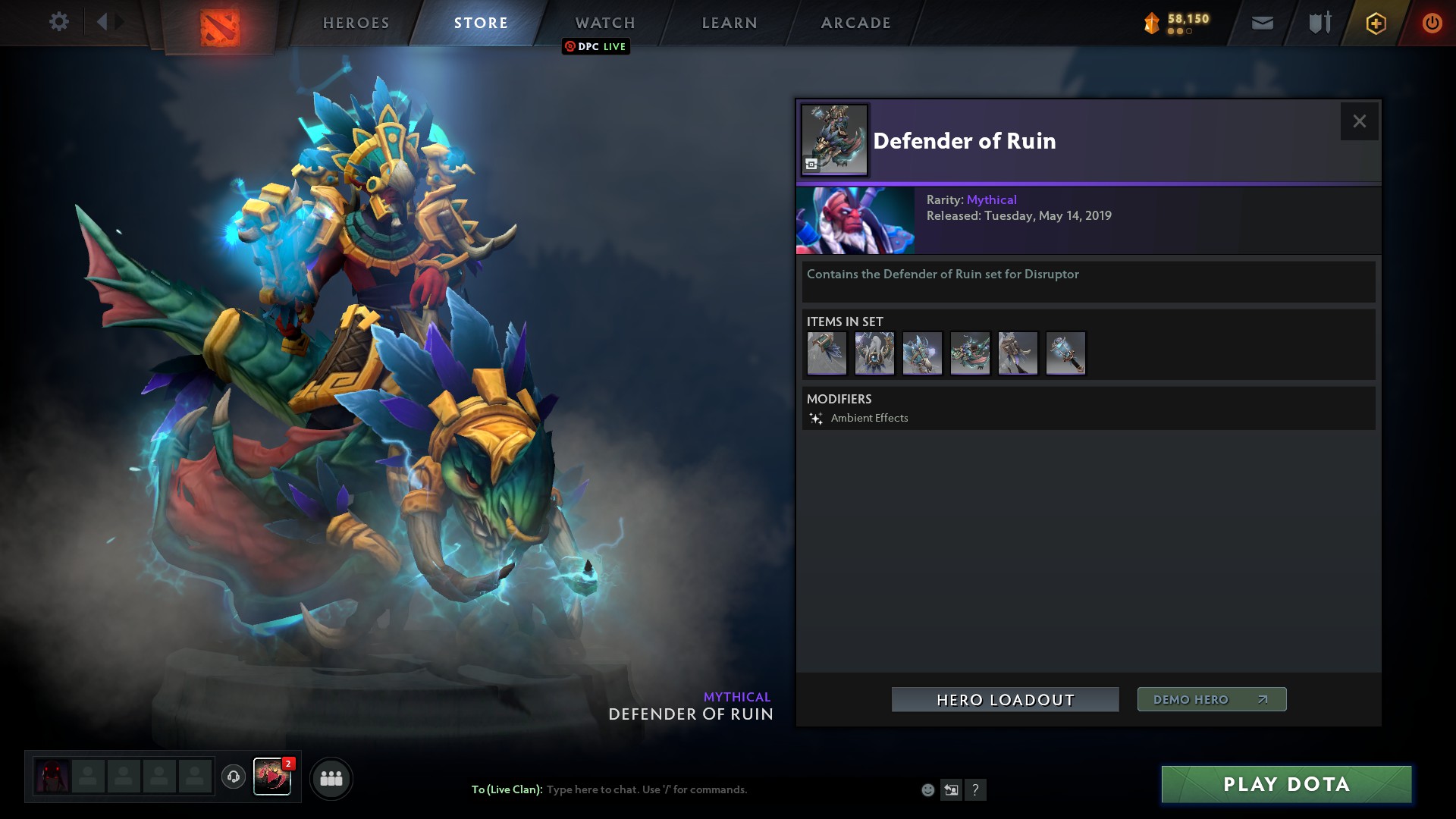1456x819 pixels.
Task: Go to the Watch tab
Action: click(605, 23)
